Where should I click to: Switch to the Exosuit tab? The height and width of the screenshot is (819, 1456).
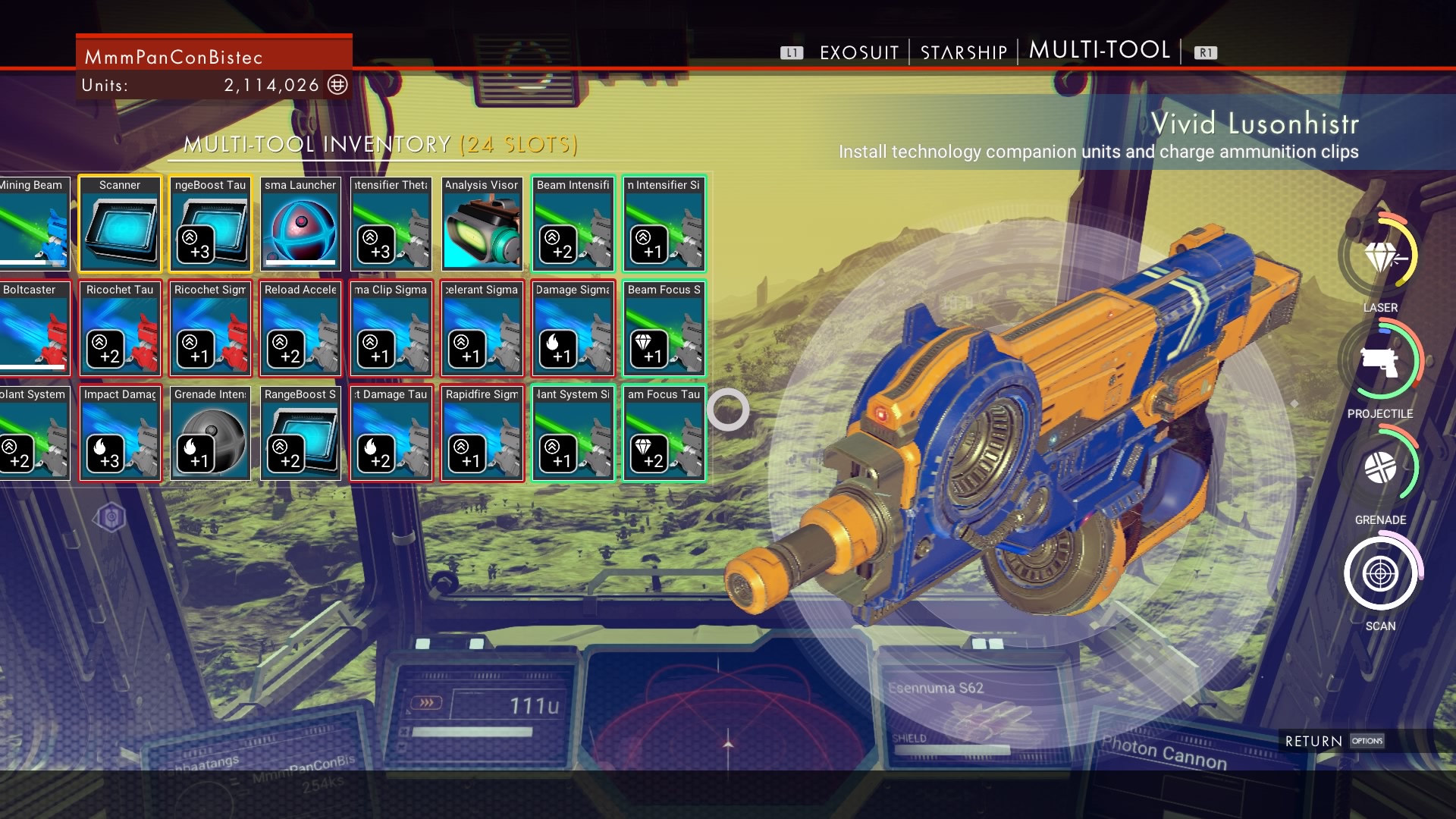[858, 52]
